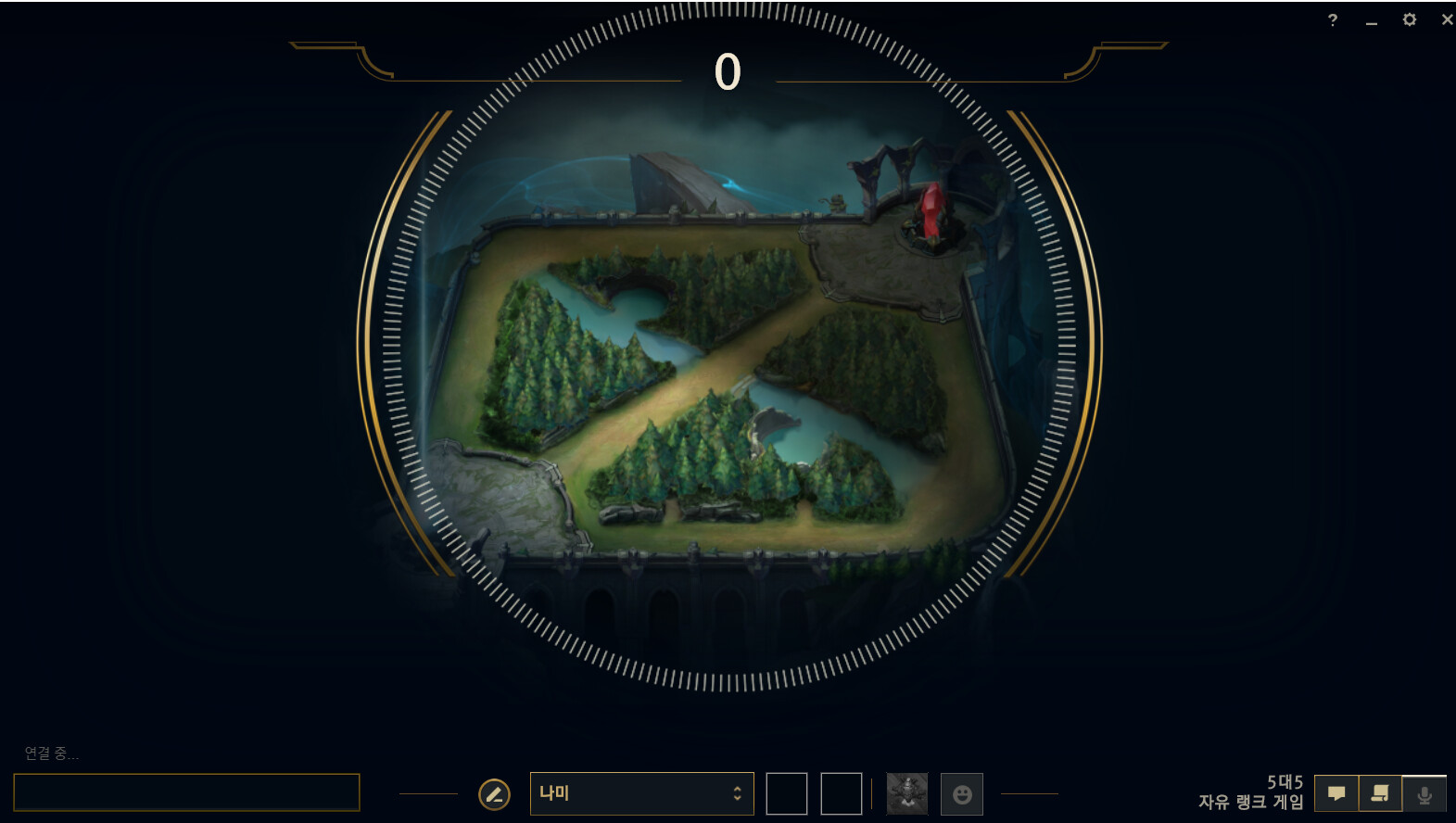Screen dimensions: 1456x823
Task: Open the ward skin selector
Action: (x=906, y=794)
